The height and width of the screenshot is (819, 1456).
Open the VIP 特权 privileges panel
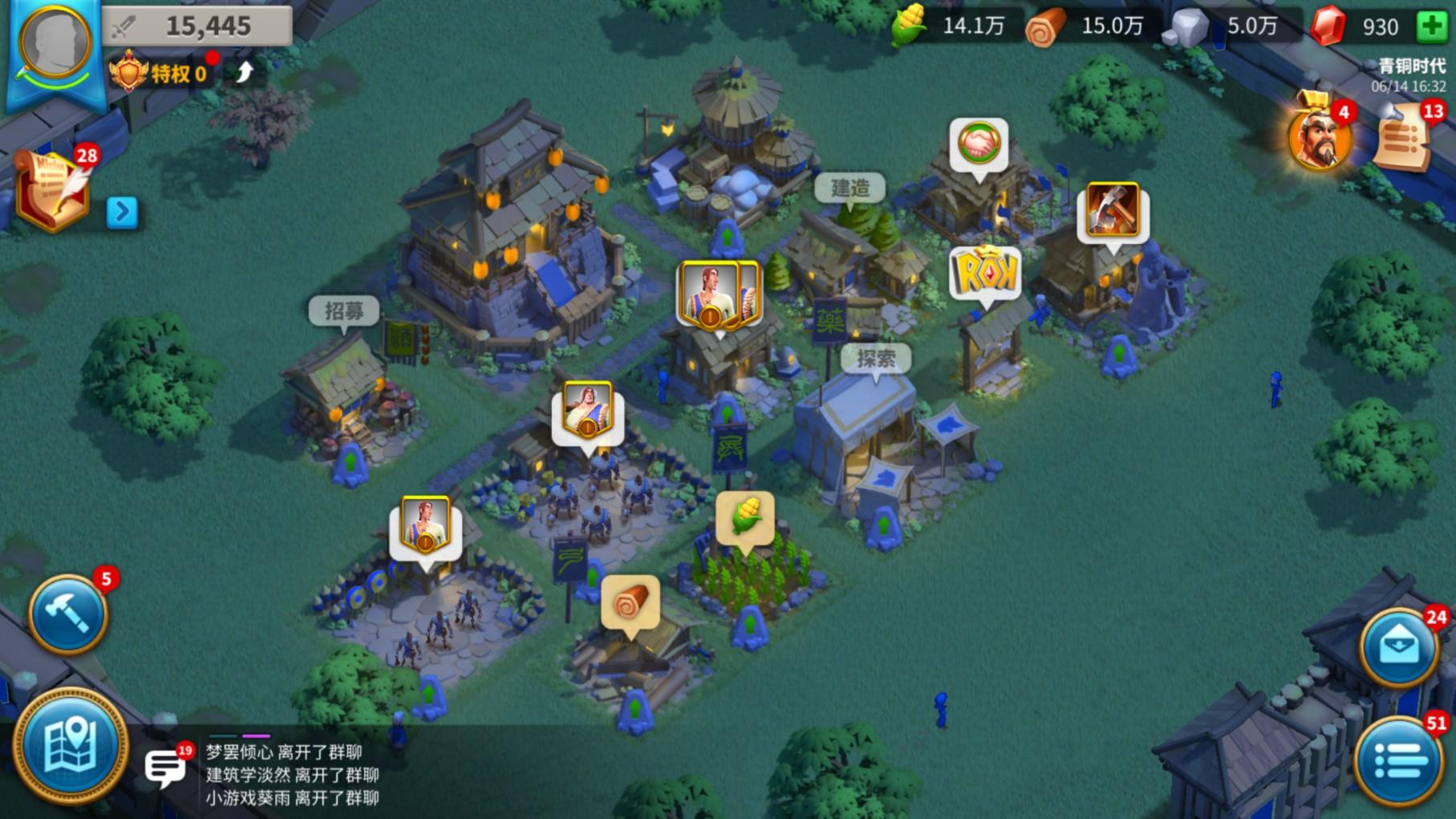click(160, 74)
